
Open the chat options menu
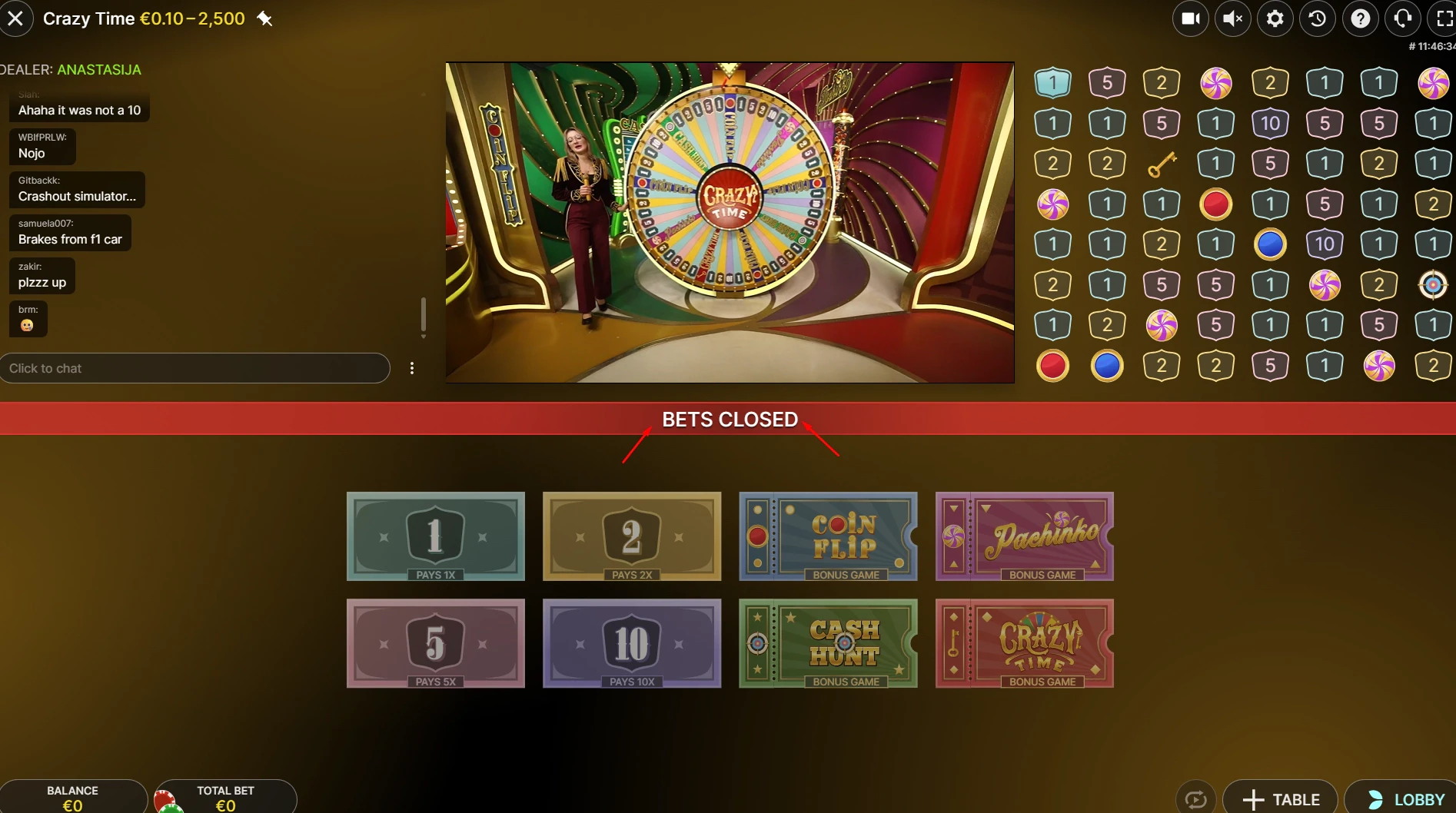coord(412,368)
